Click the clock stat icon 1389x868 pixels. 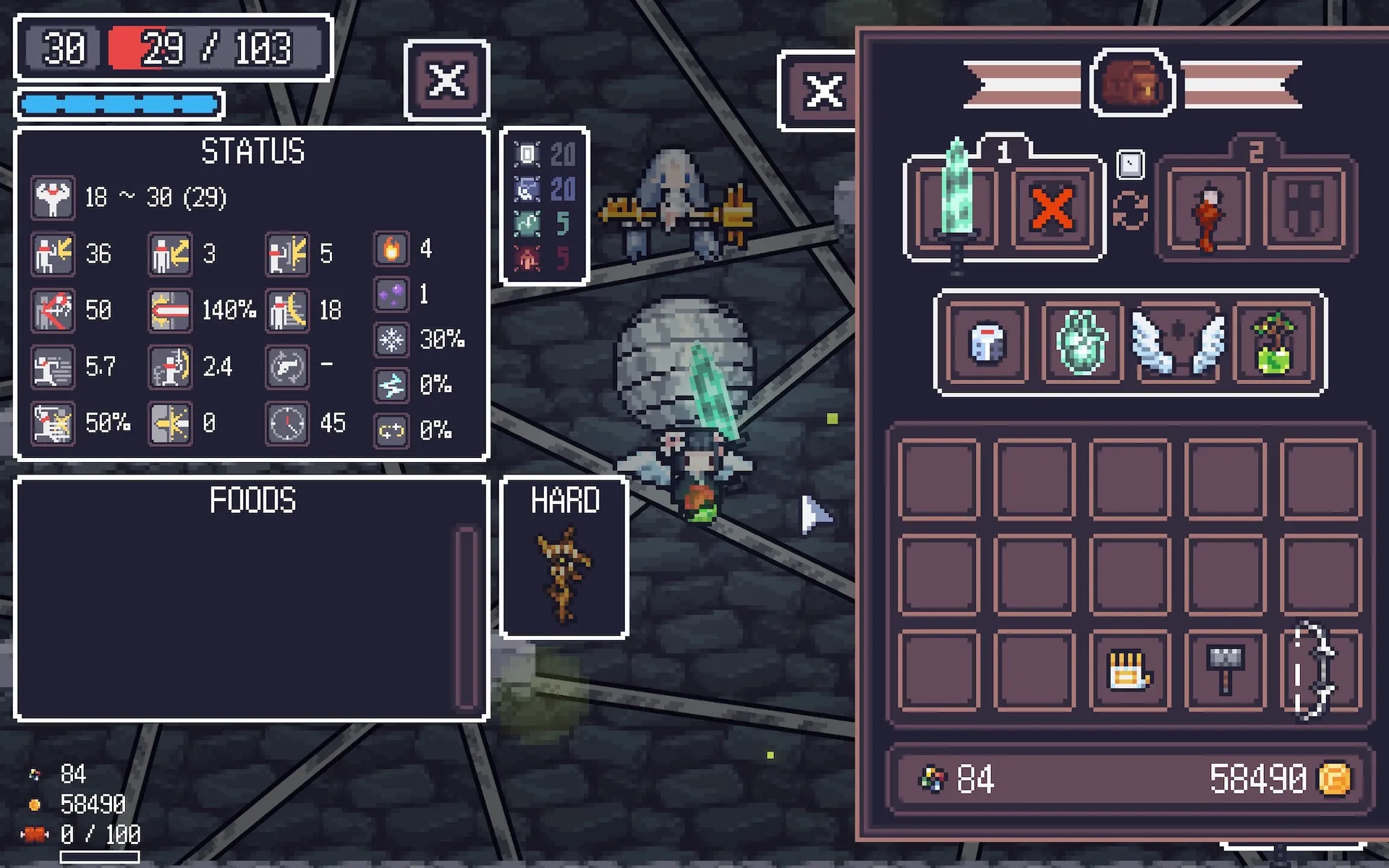click(287, 423)
